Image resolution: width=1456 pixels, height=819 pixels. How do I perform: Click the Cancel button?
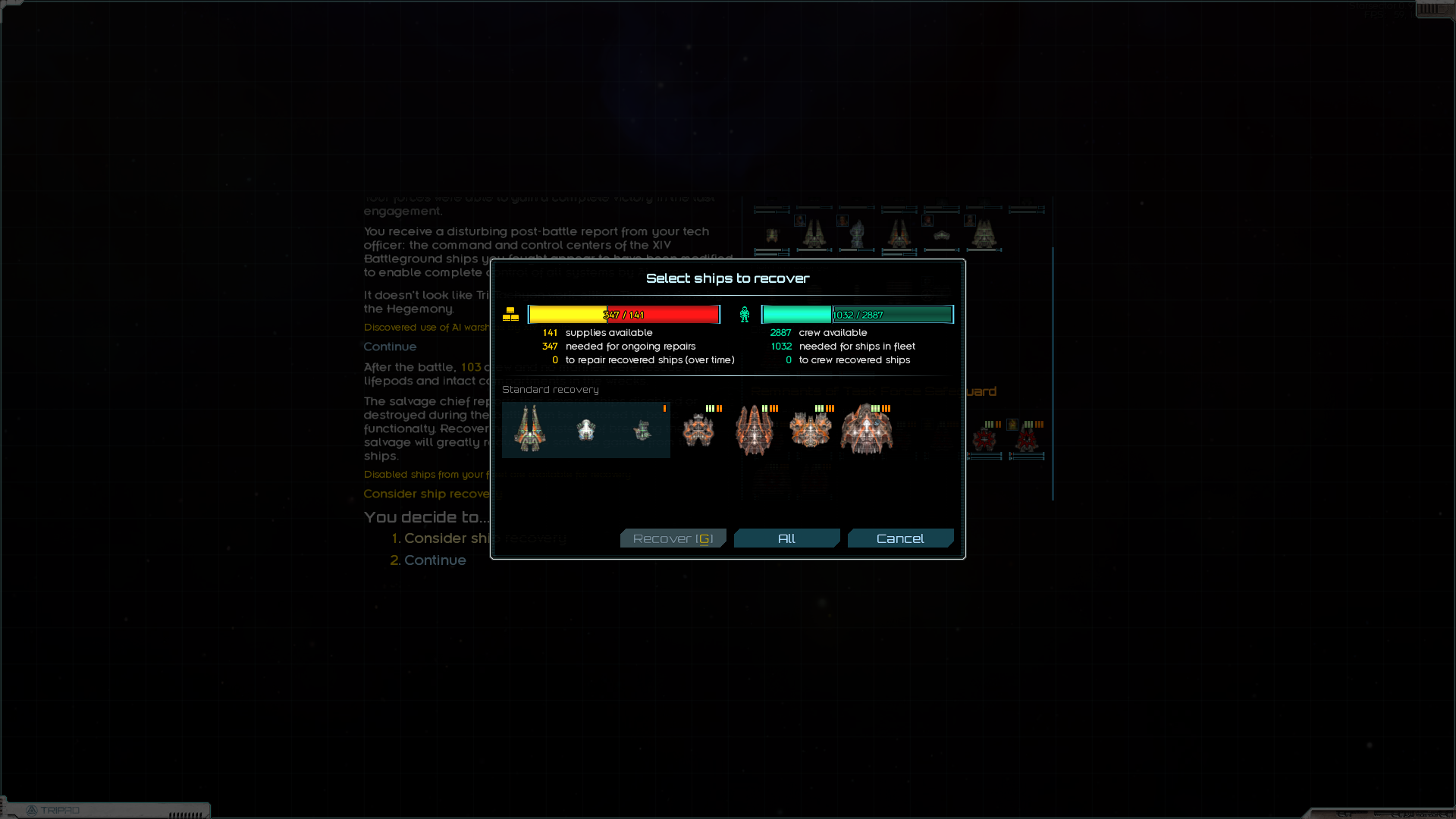click(x=900, y=538)
